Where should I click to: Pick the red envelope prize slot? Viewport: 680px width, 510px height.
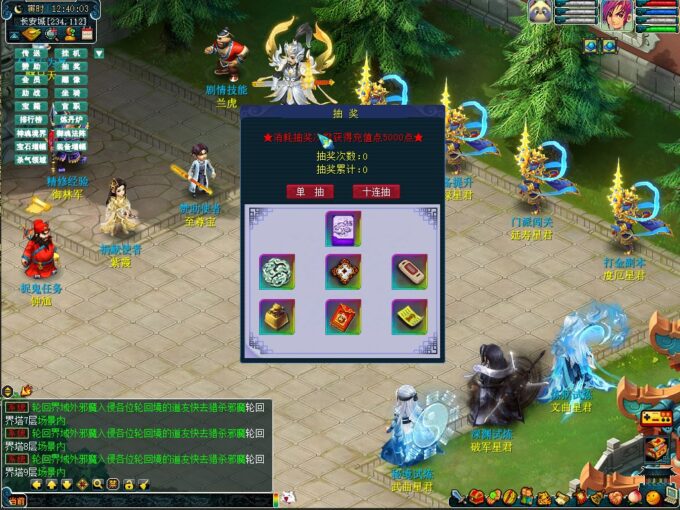coord(342,316)
